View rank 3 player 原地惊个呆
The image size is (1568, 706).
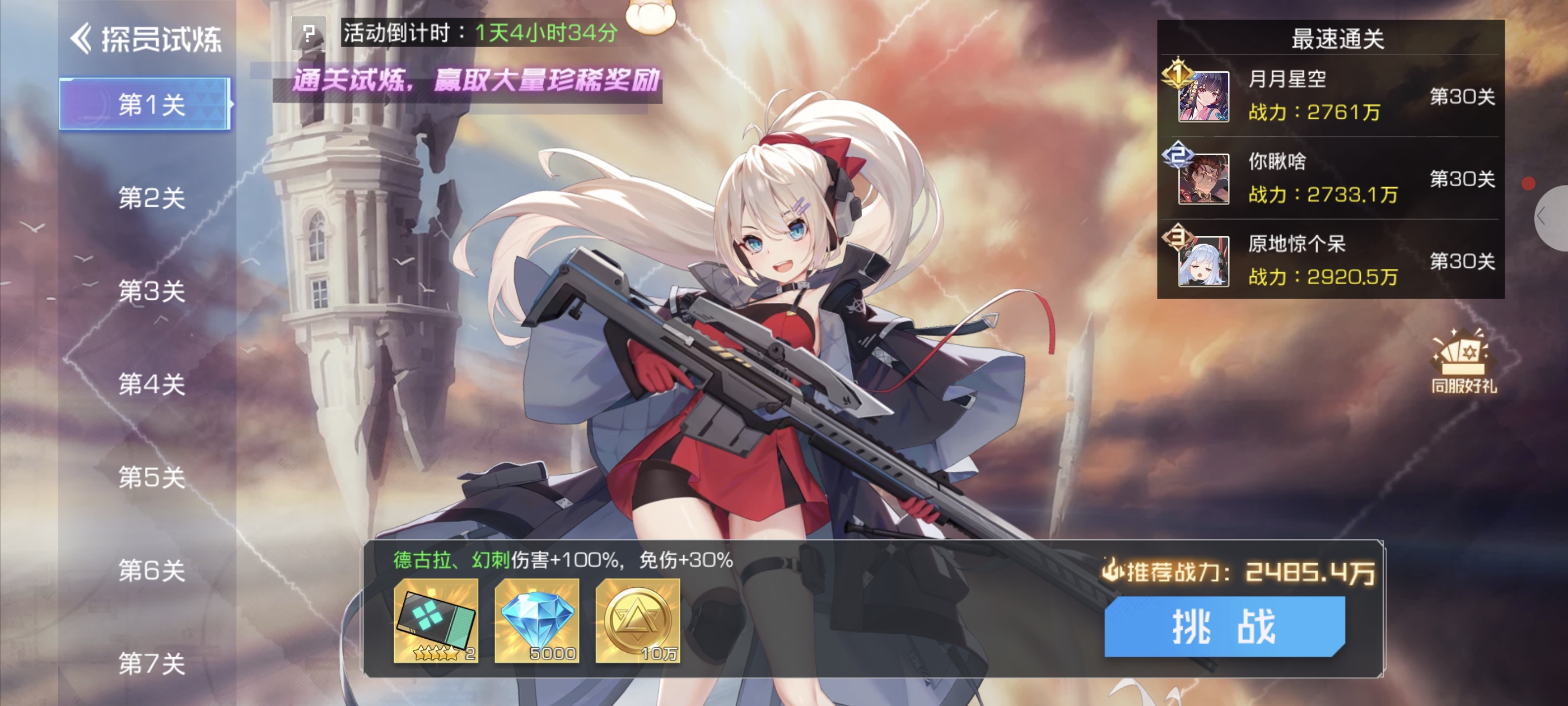coord(1203,261)
